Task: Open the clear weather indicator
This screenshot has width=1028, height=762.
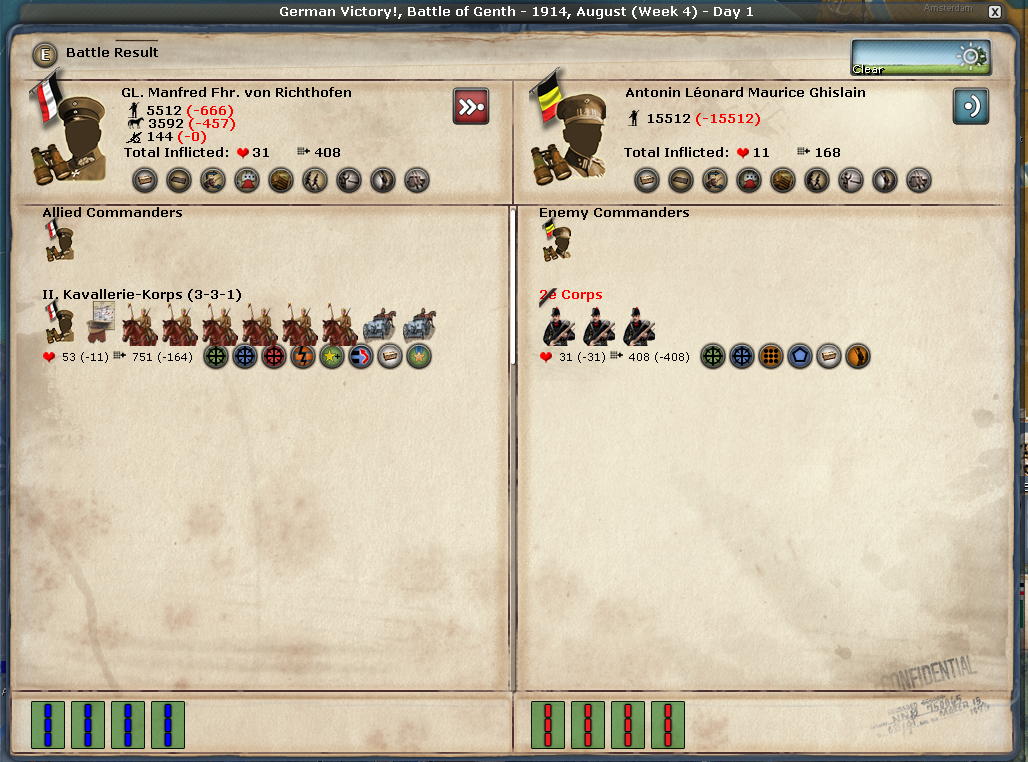Action: [x=920, y=58]
